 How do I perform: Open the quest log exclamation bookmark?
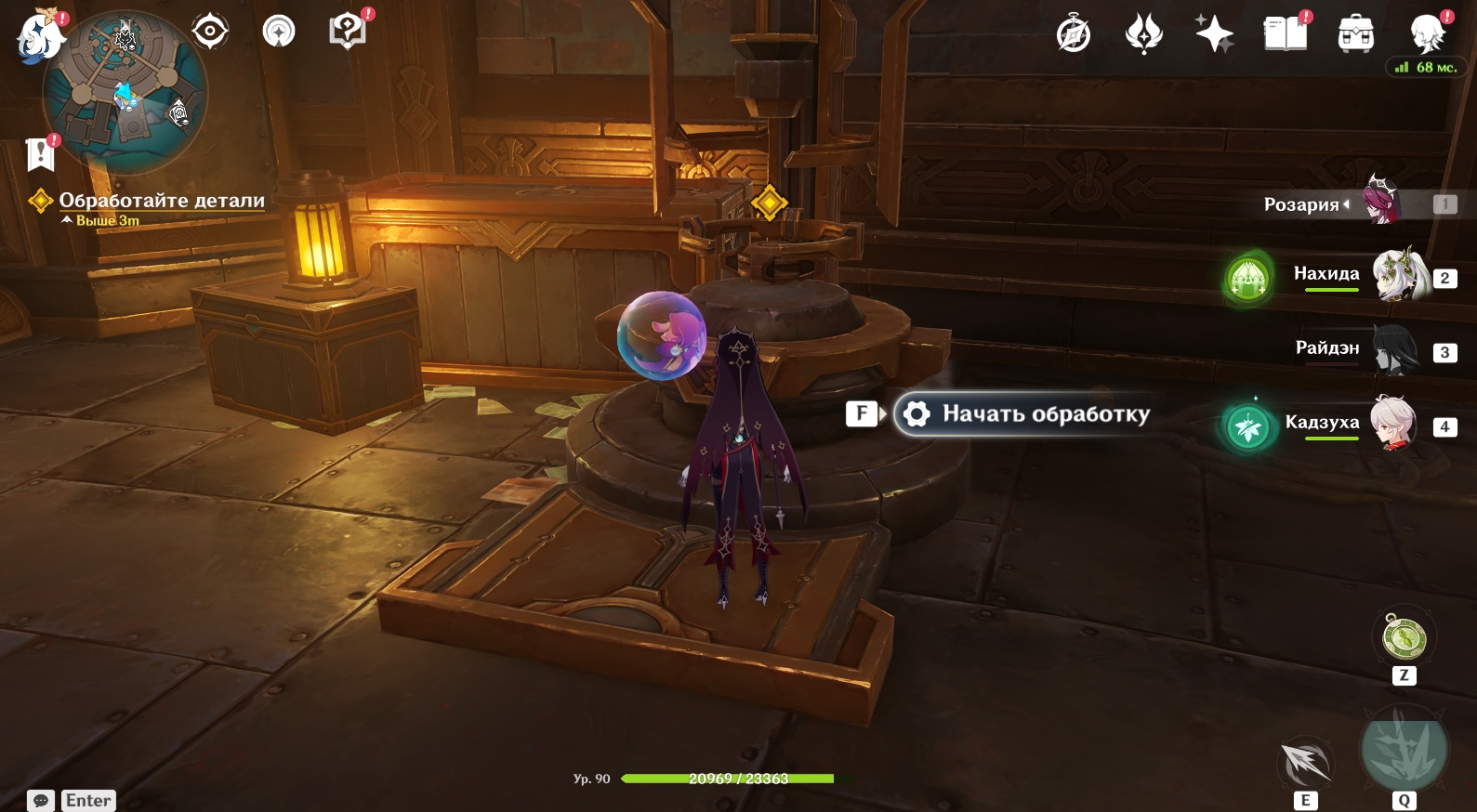click(41, 154)
